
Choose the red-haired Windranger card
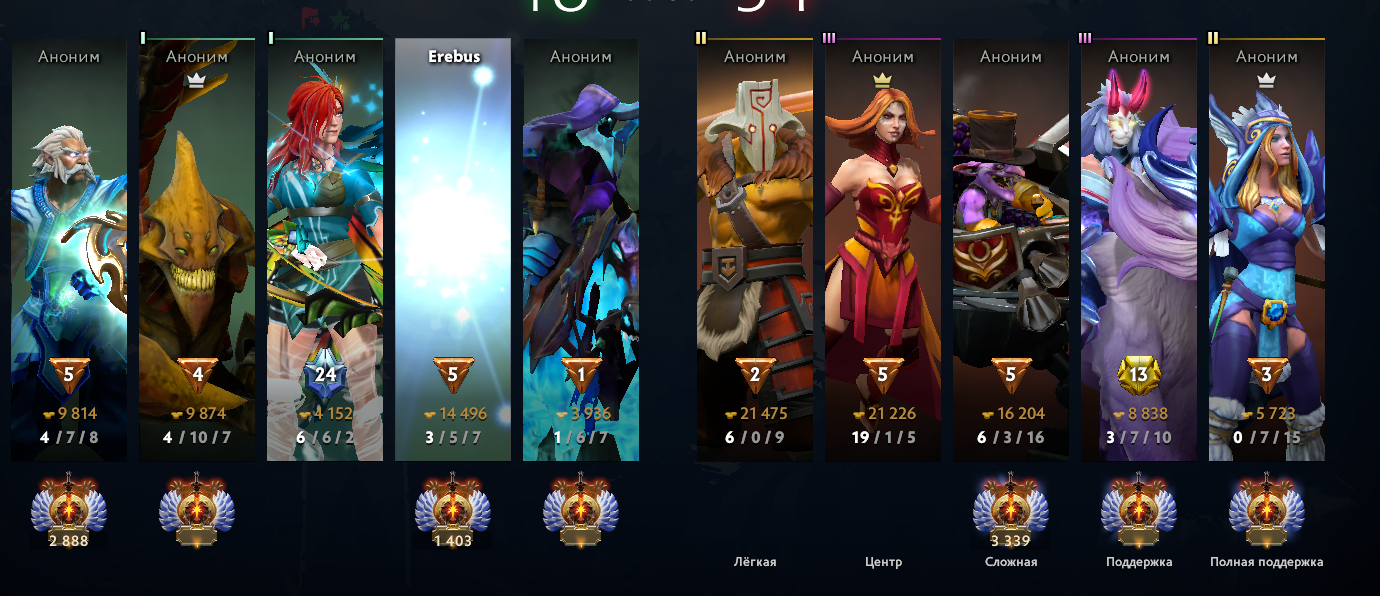[325, 250]
